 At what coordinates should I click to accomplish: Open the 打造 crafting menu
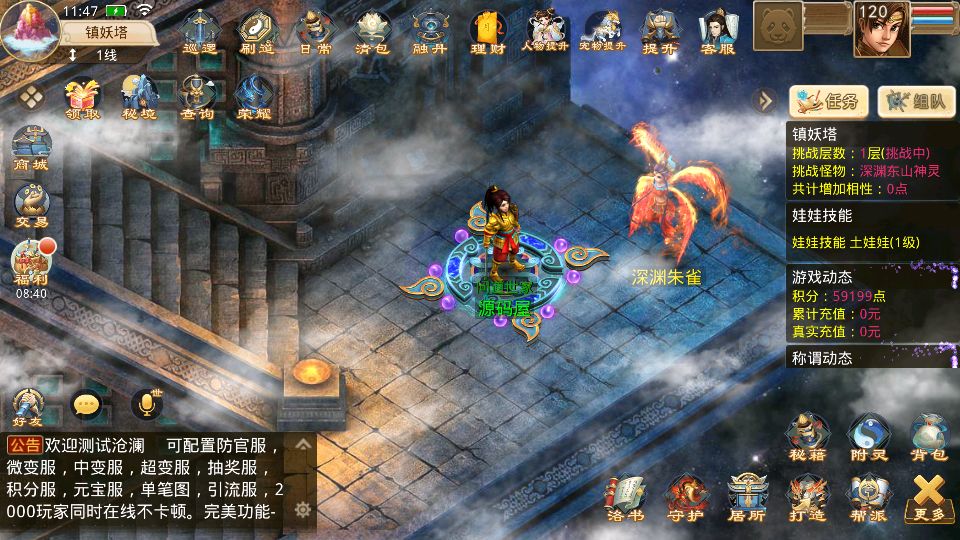[x=807, y=497]
